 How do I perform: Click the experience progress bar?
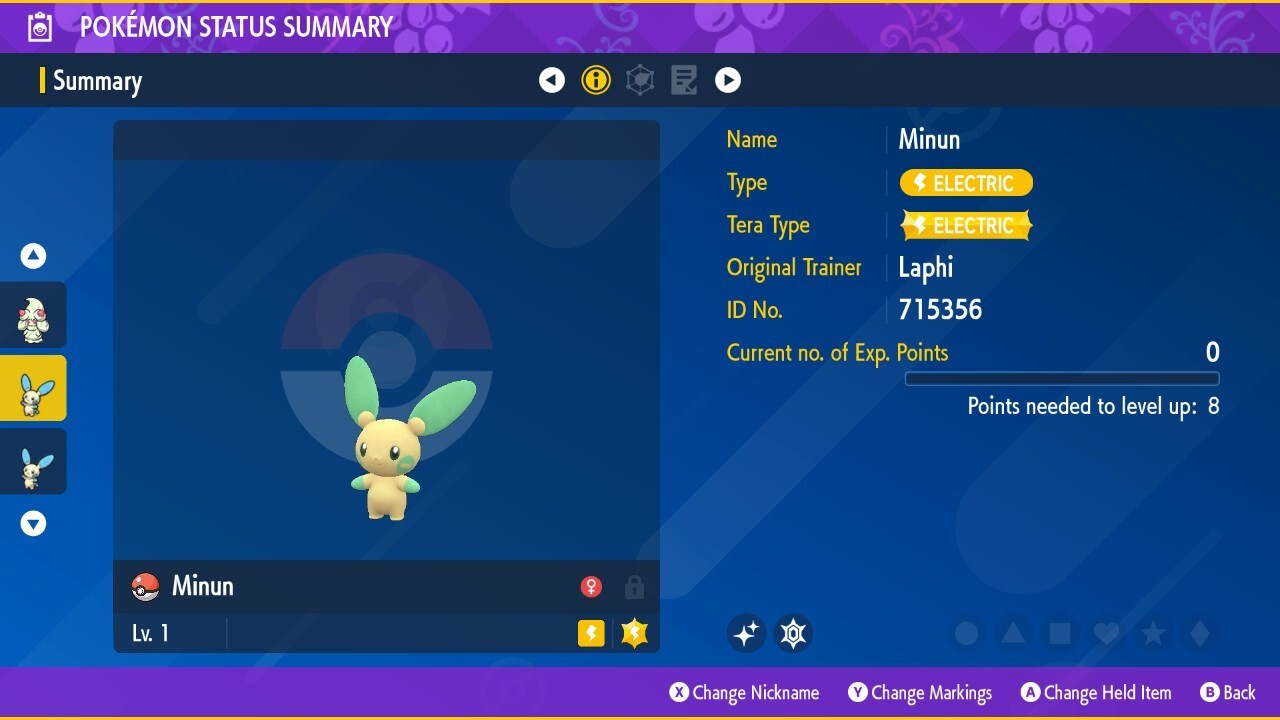pos(1062,379)
